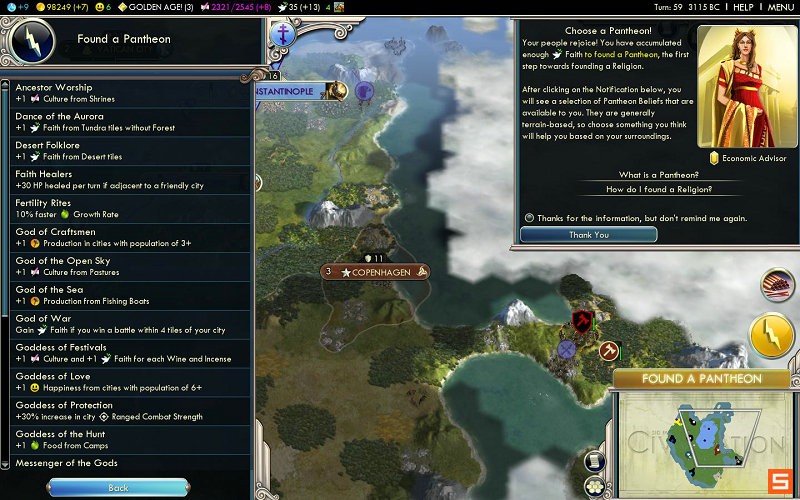The height and width of the screenshot is (500, 800).
Task: Open the game MENU
Action: 780,7
